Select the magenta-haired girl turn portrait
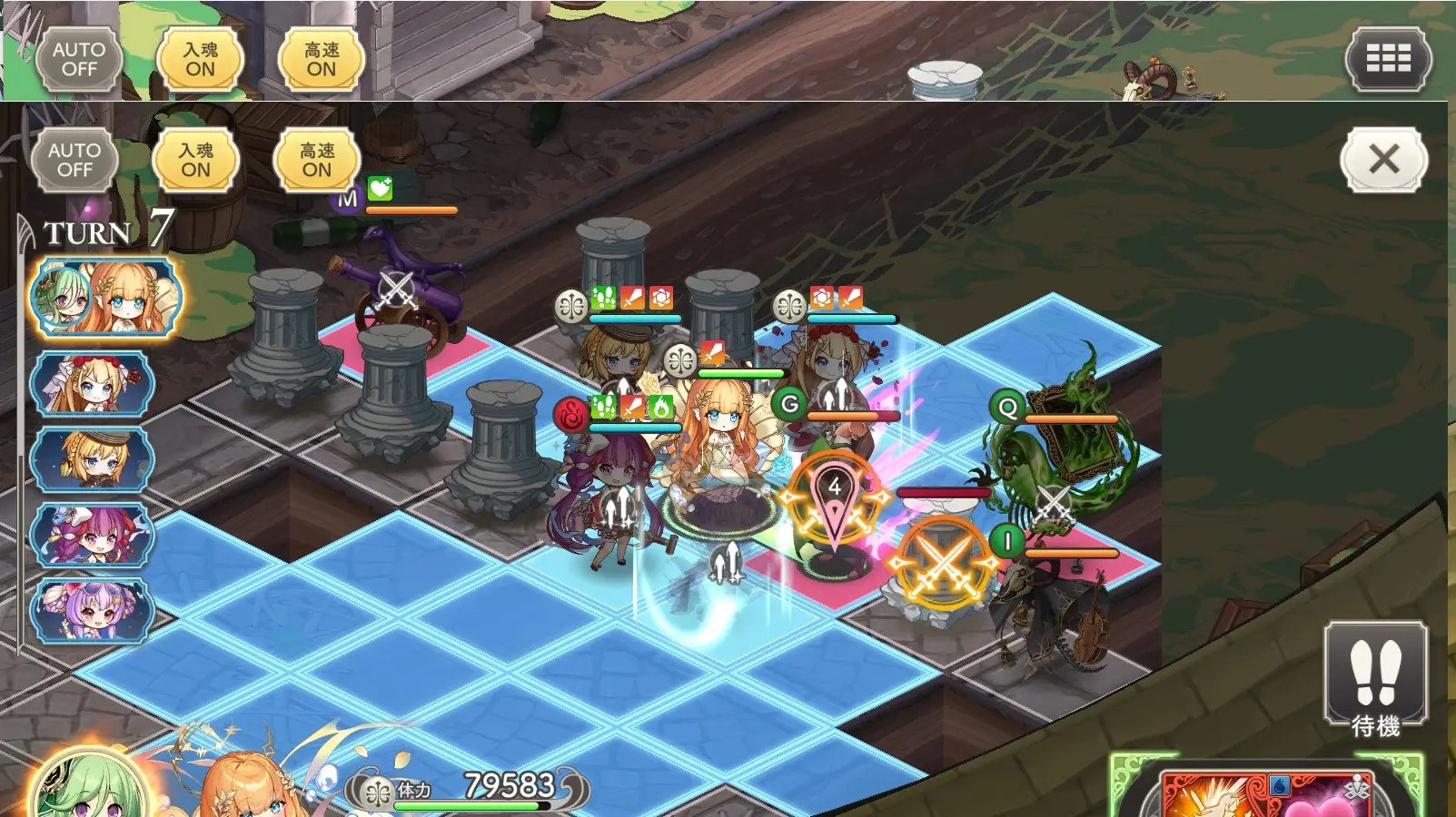Screen dimensions: 1456x817 (92, 535)
